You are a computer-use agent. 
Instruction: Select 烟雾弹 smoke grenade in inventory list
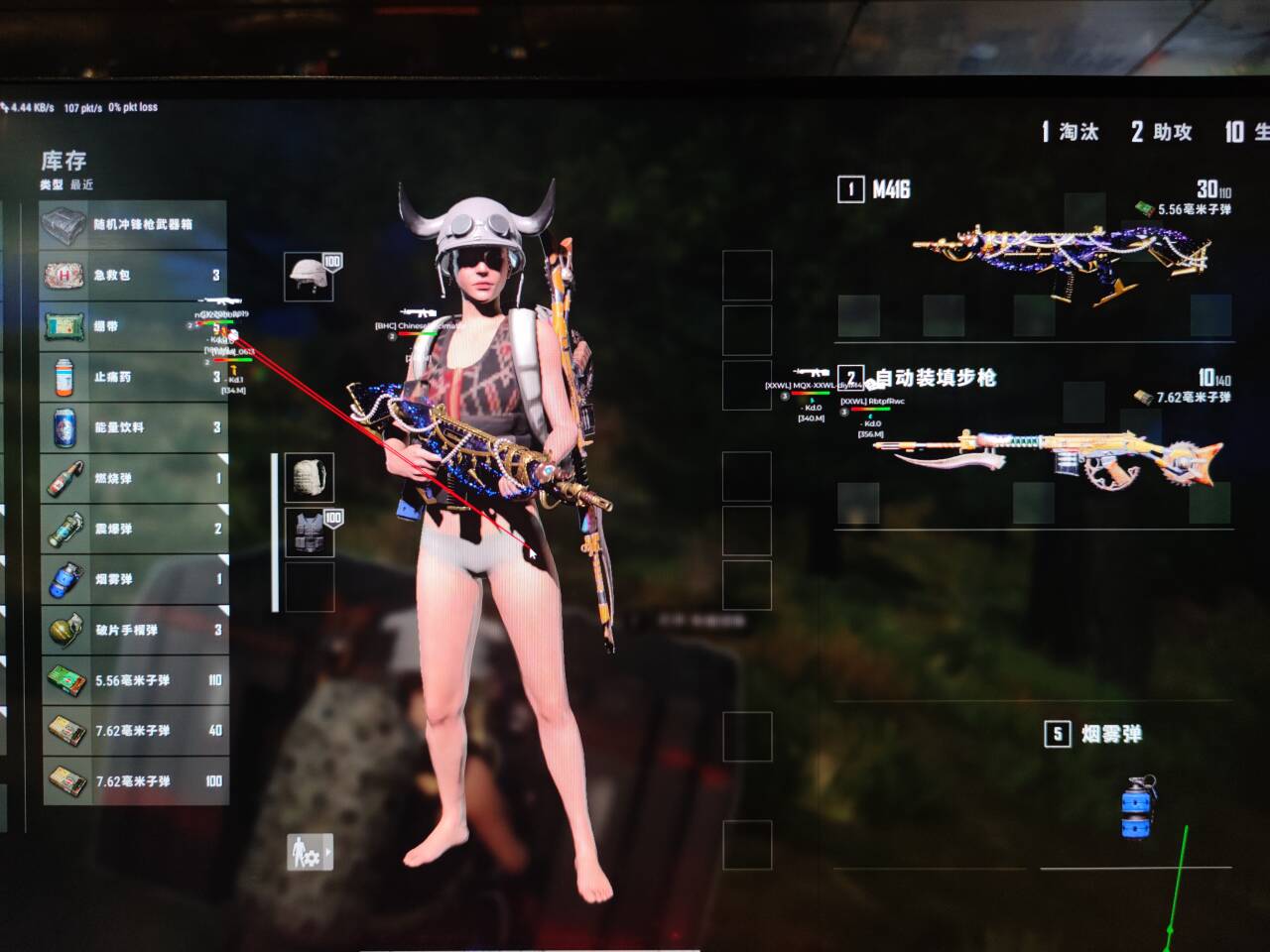134,579
